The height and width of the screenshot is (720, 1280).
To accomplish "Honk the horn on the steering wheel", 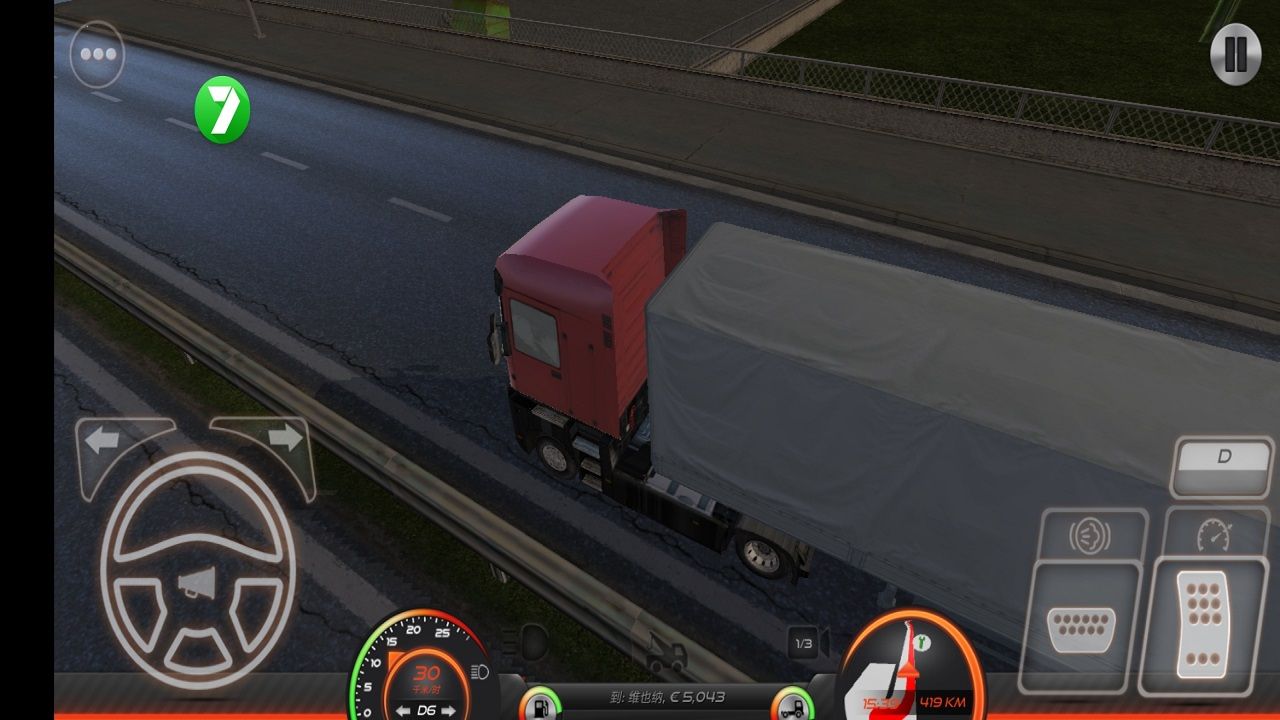I will [197, 584].
